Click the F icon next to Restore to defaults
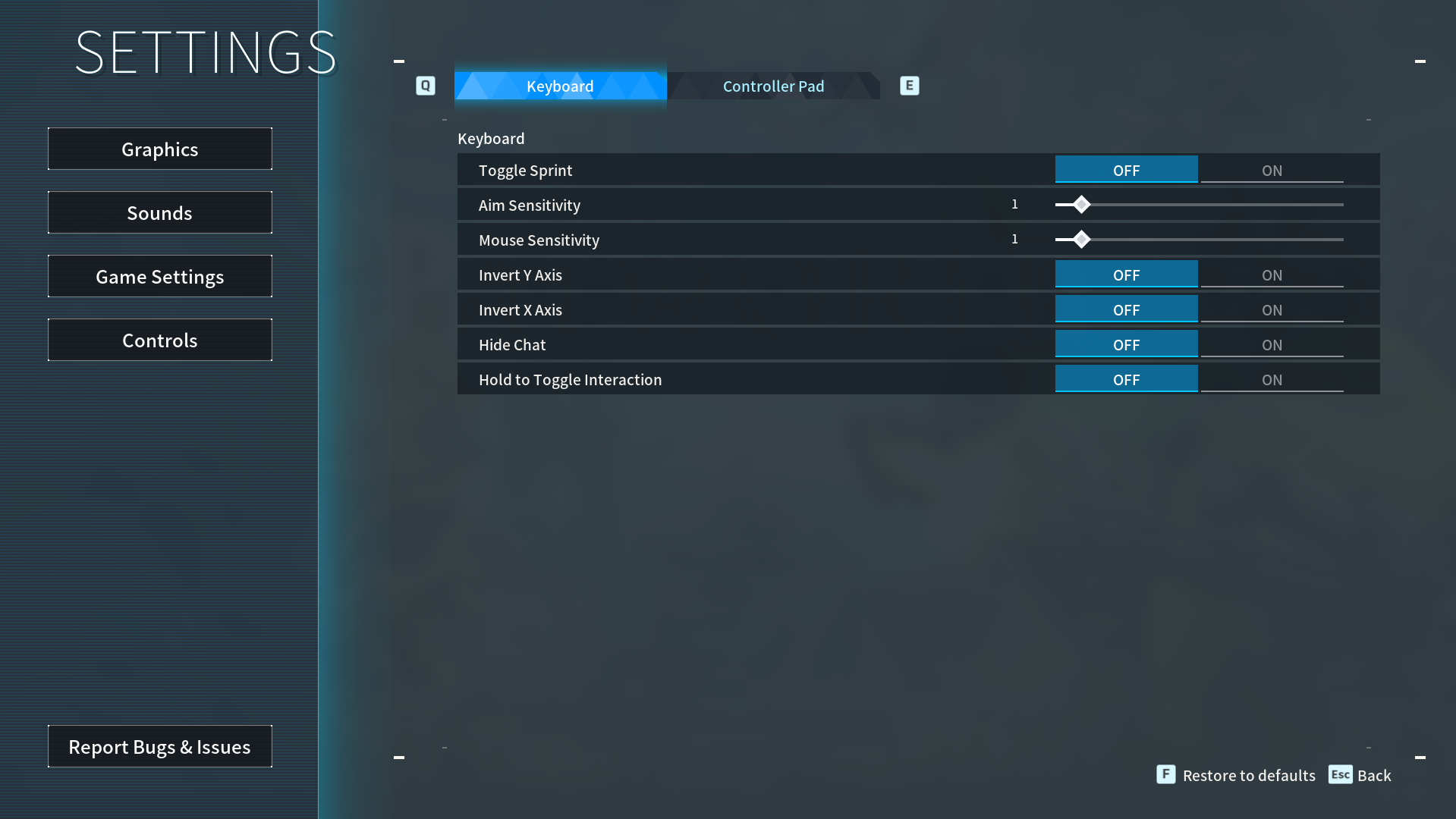This screenshot has height=819, width=1456. [1165, 775]
